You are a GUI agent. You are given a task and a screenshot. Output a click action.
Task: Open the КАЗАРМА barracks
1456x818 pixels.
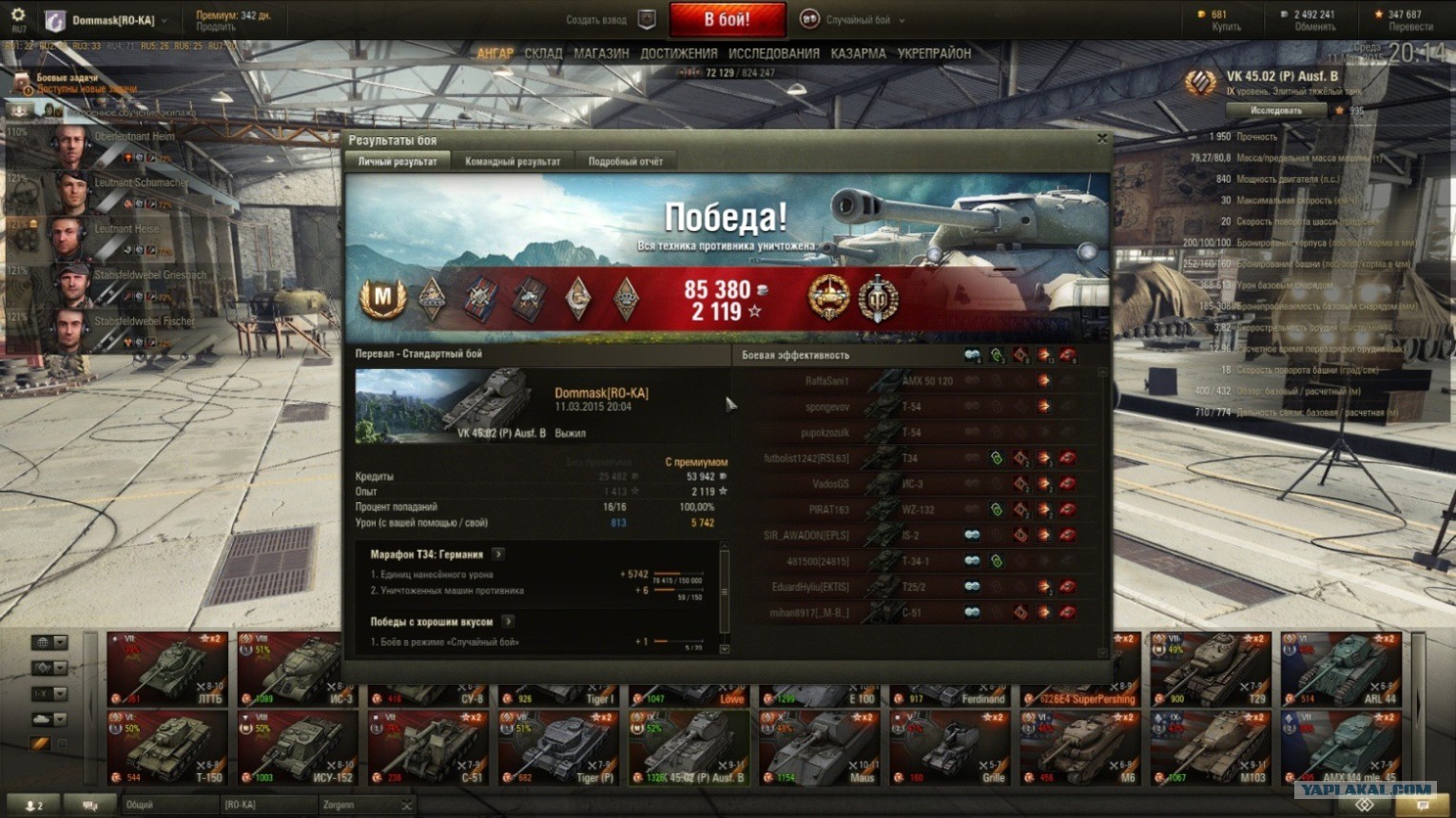coord(858,54)
